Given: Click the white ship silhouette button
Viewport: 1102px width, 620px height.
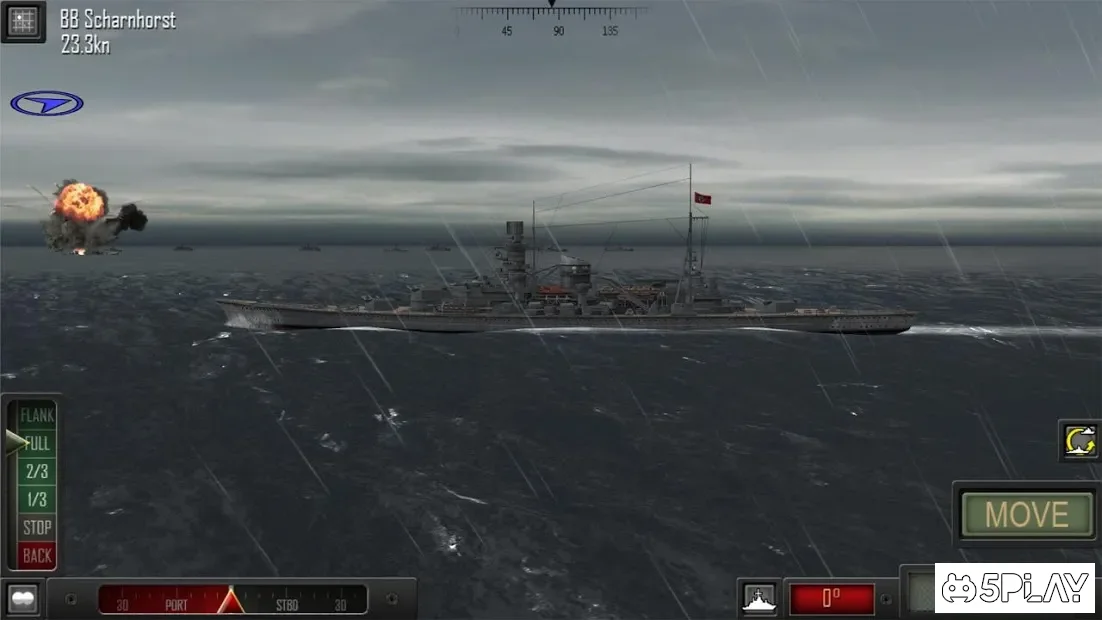Looking at the screenshot, I should coord(759,598).
